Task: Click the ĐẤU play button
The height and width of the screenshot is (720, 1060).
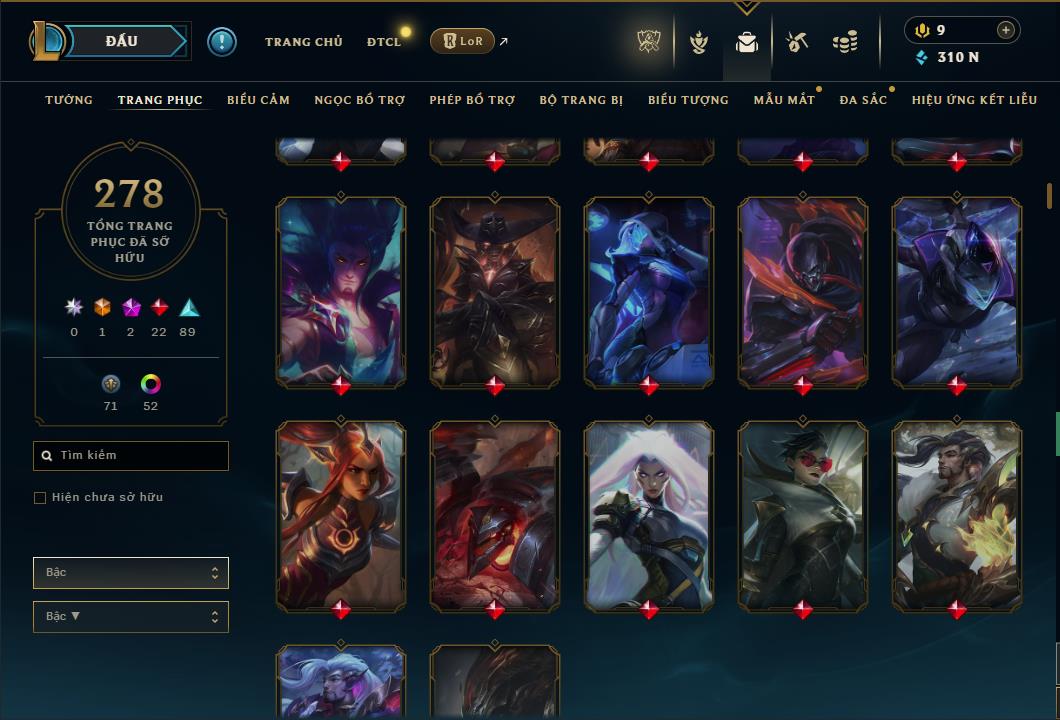Action: click(121, 41)
